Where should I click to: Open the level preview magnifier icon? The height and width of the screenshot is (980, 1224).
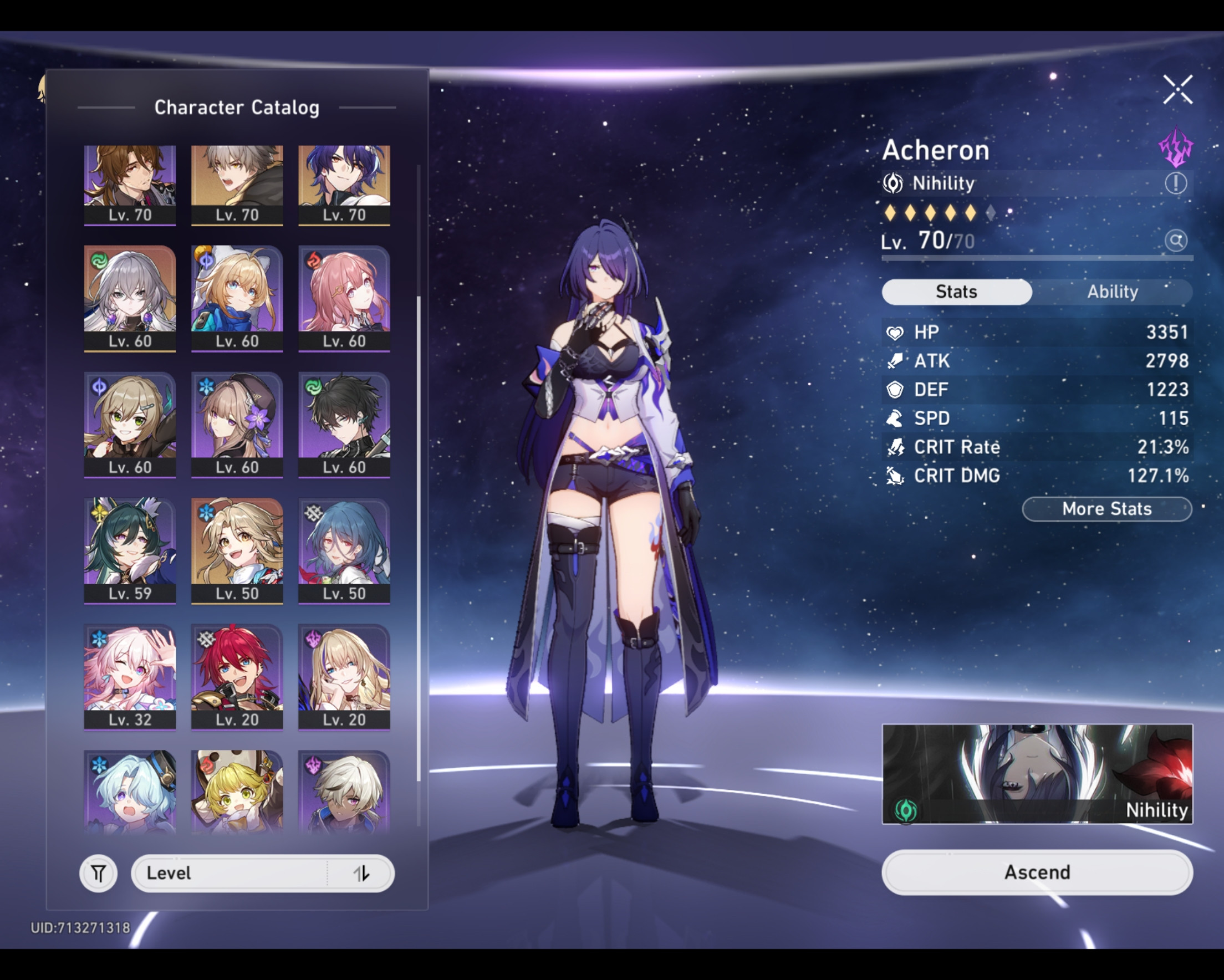[1175, 241]
